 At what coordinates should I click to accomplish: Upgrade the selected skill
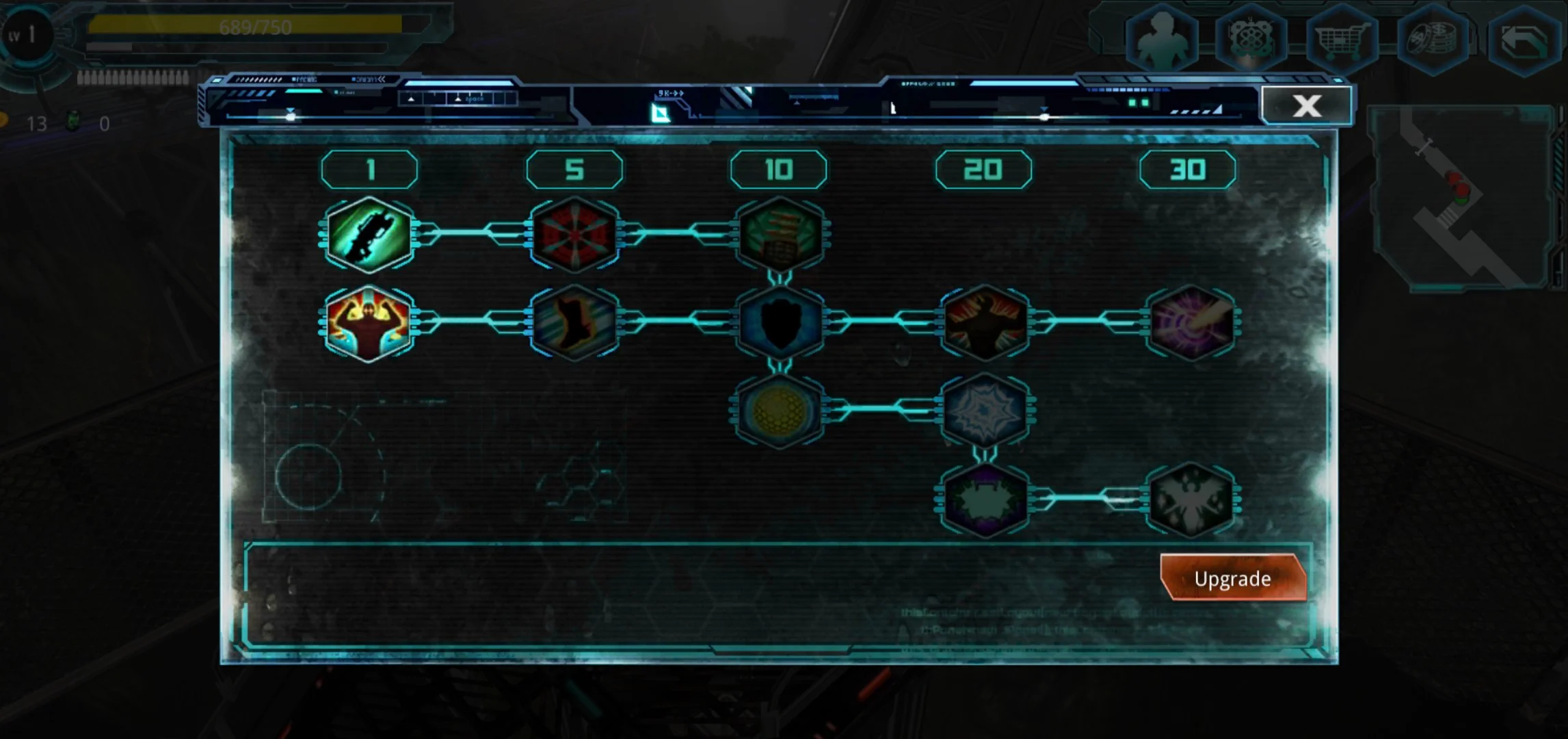click(1233, 579)
